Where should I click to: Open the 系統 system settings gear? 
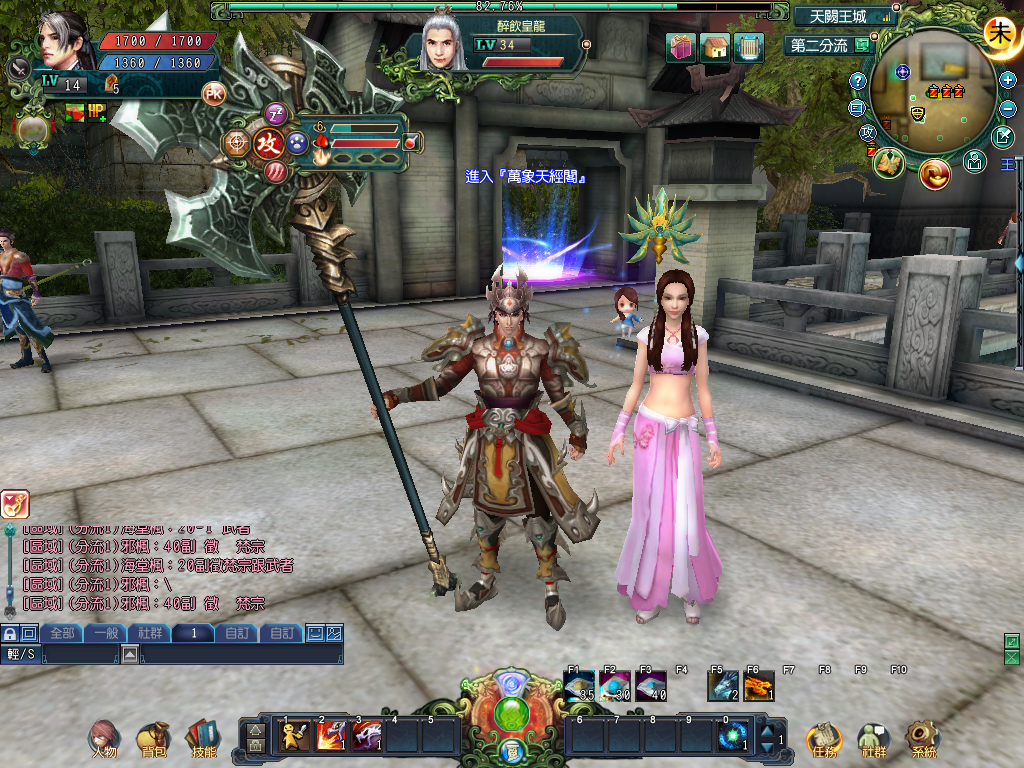point(923,739)
